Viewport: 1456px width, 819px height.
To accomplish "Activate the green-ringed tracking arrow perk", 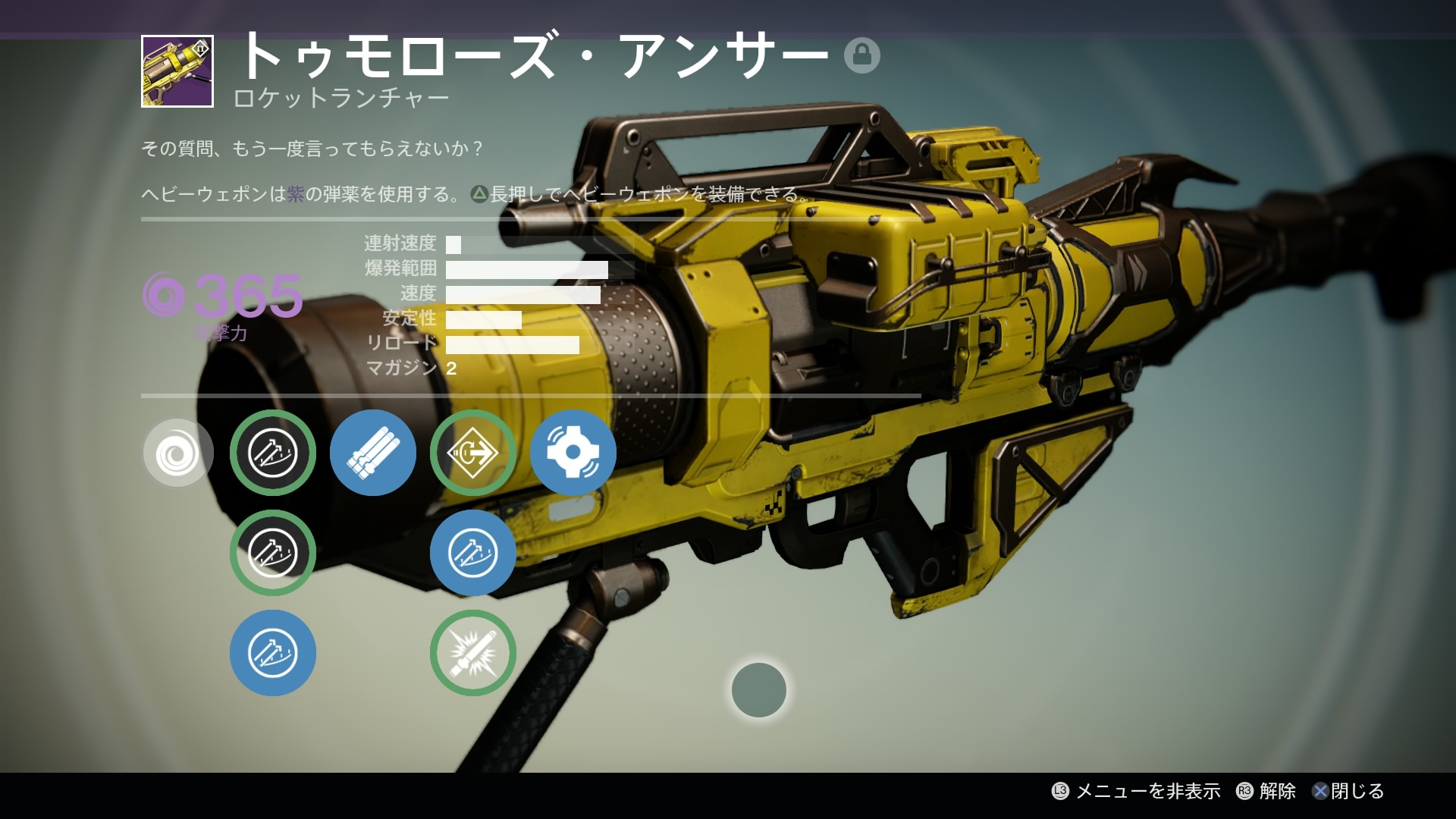I will pyautogui.click(x=472, y=453).
